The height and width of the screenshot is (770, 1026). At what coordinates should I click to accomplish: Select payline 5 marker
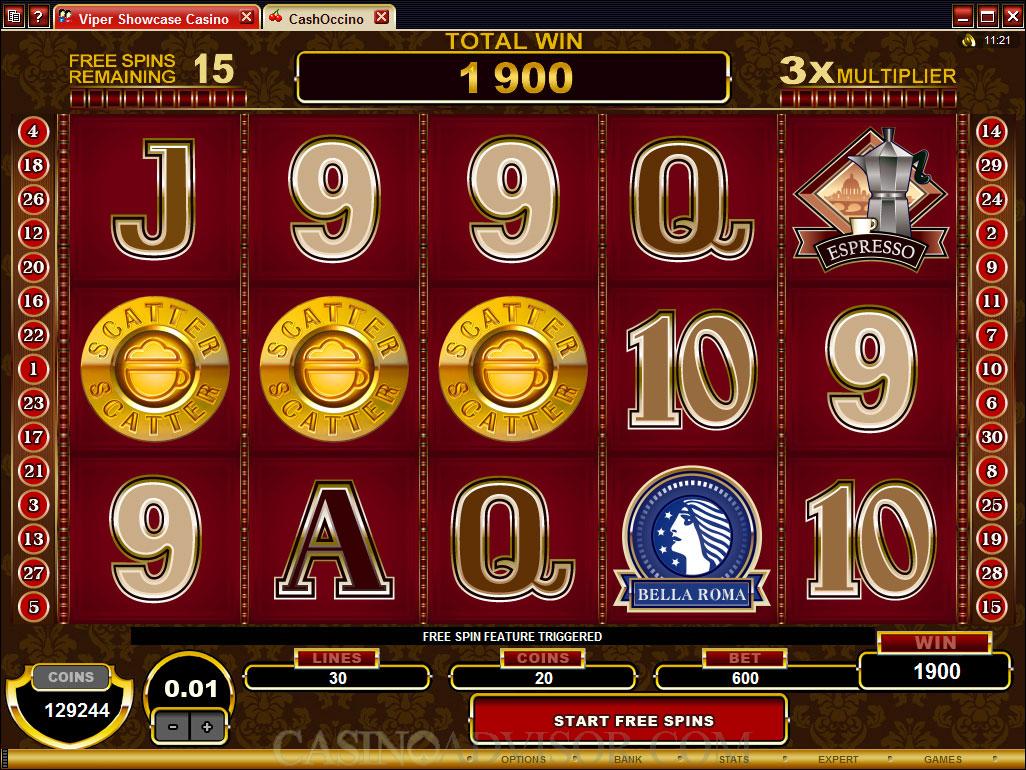[x=33, y=606]
